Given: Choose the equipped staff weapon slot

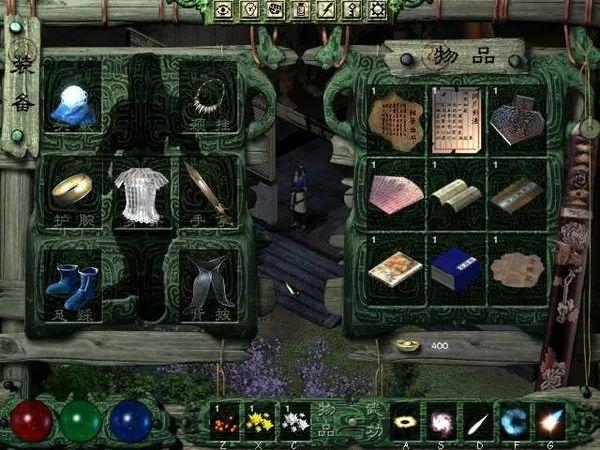Looking at the screenshot, I should click(207, 190).
